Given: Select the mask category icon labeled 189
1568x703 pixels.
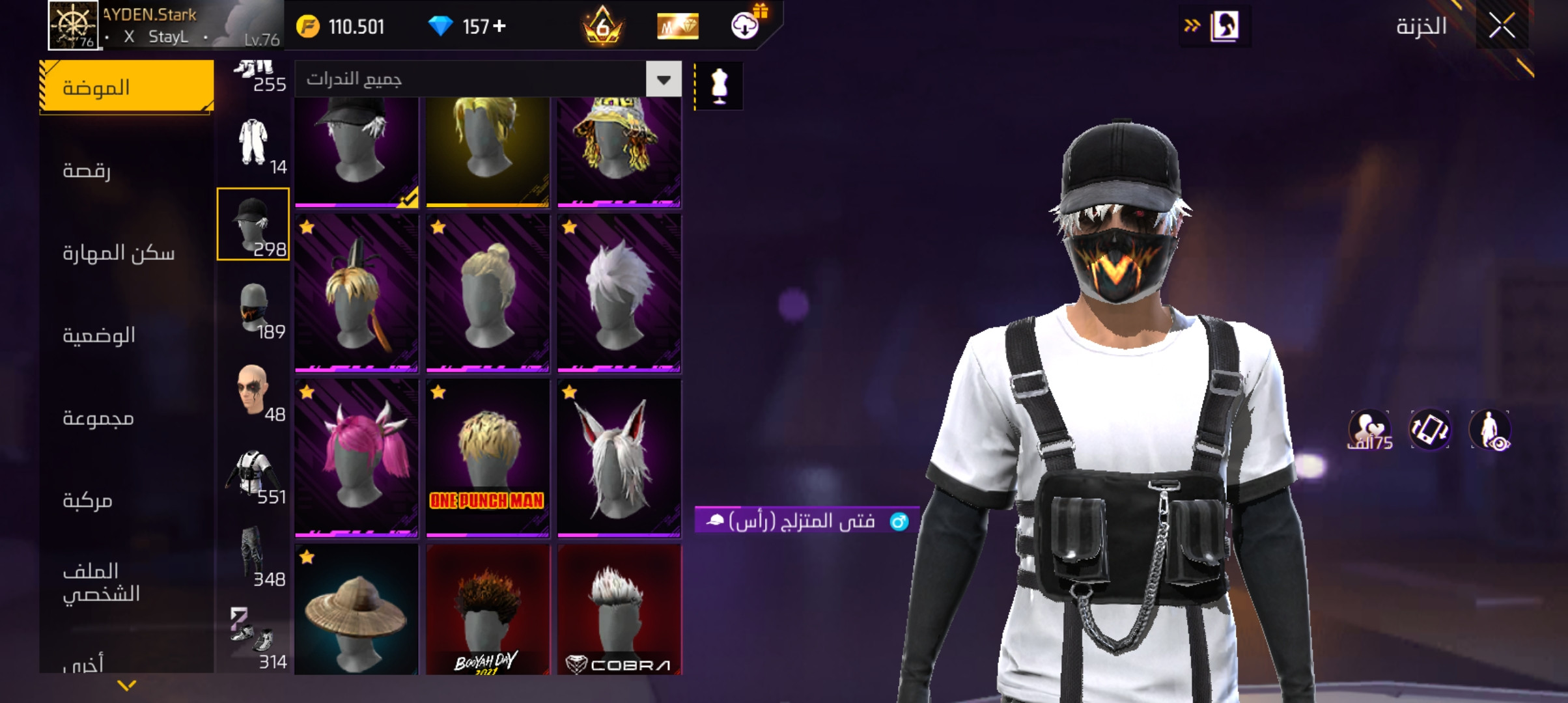Looking at the screenshot, I should coord(255,306).
